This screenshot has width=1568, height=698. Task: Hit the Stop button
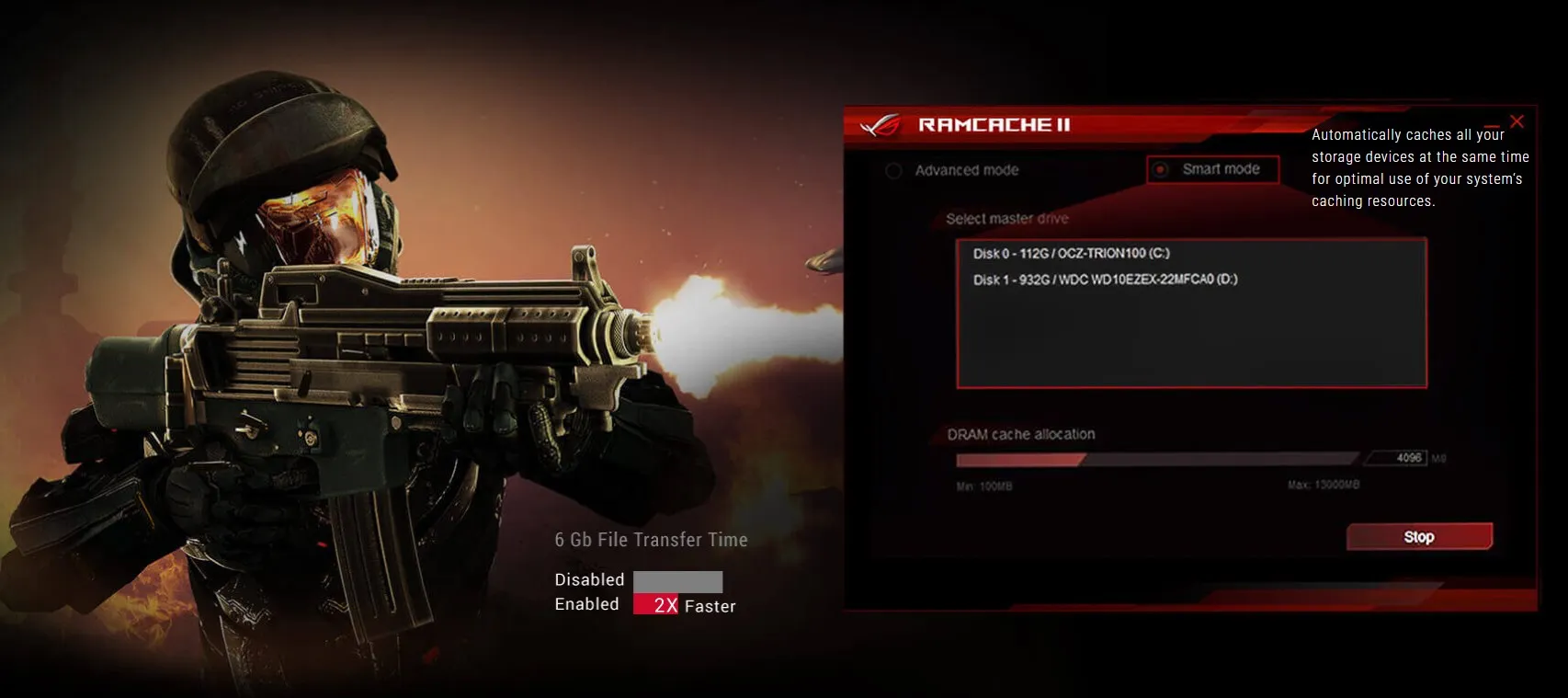[1418, 537]
